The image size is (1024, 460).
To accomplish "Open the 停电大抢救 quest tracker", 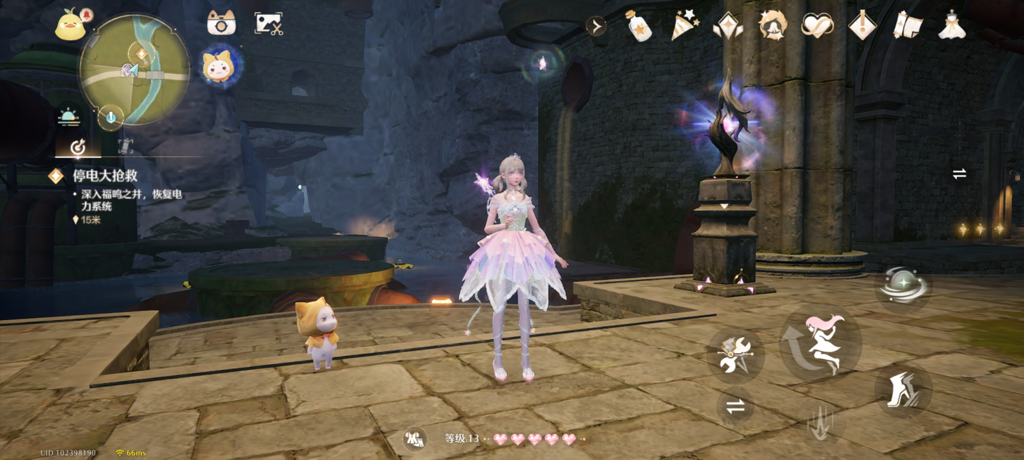I will (108, 175).
